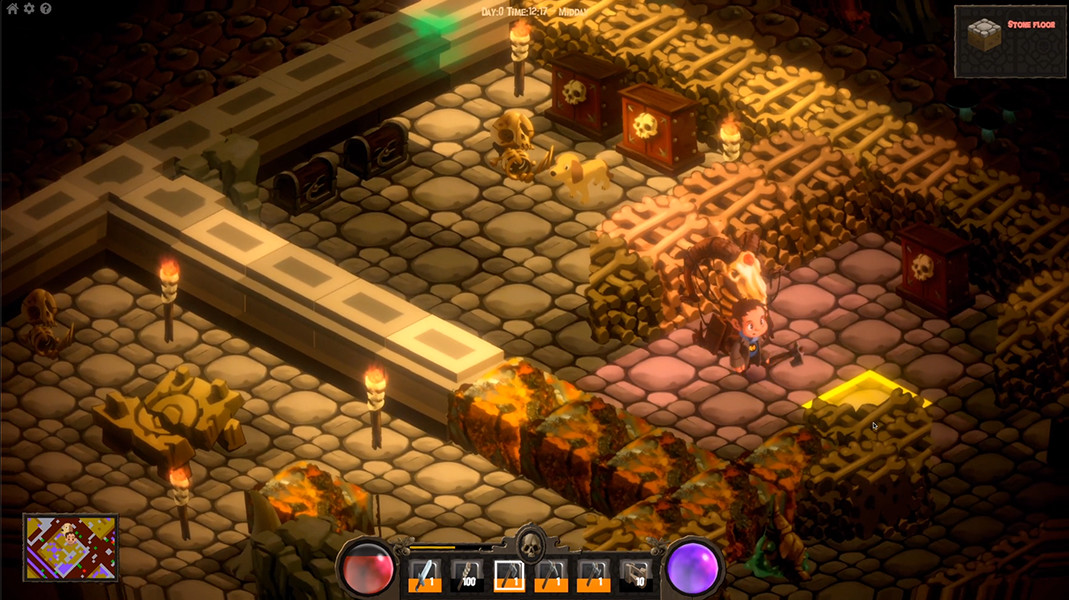
Task: Open the minimap
Action: tap(71, 548)
